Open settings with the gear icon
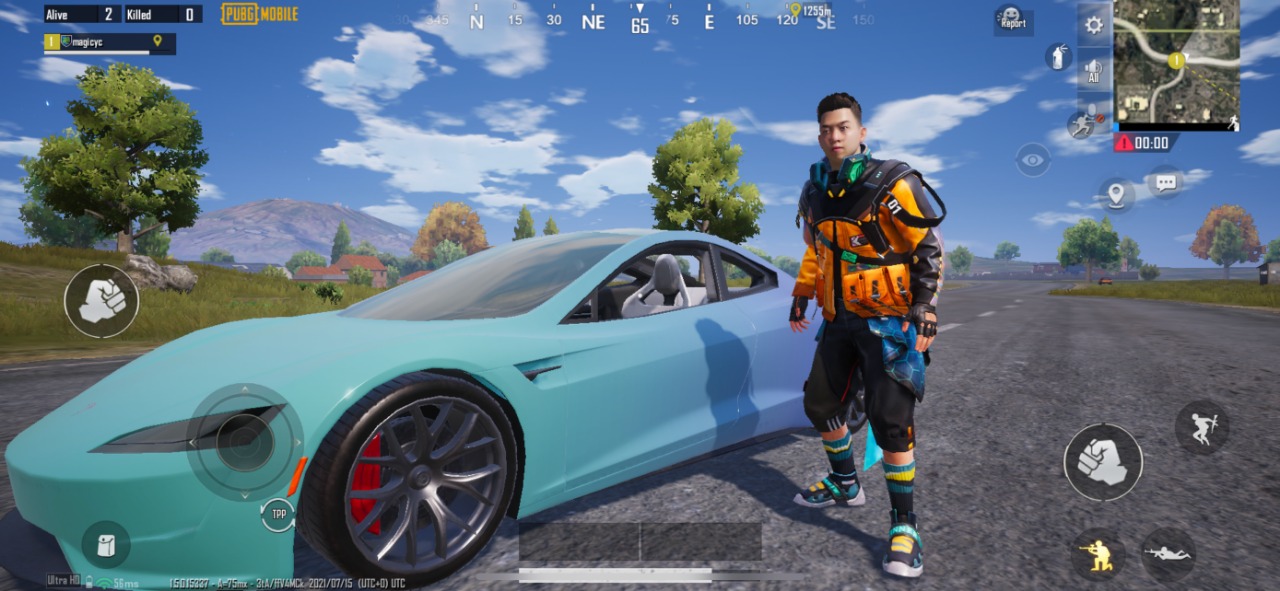The width and height of the screenshot is (1280, 591). coord(1094,26)
